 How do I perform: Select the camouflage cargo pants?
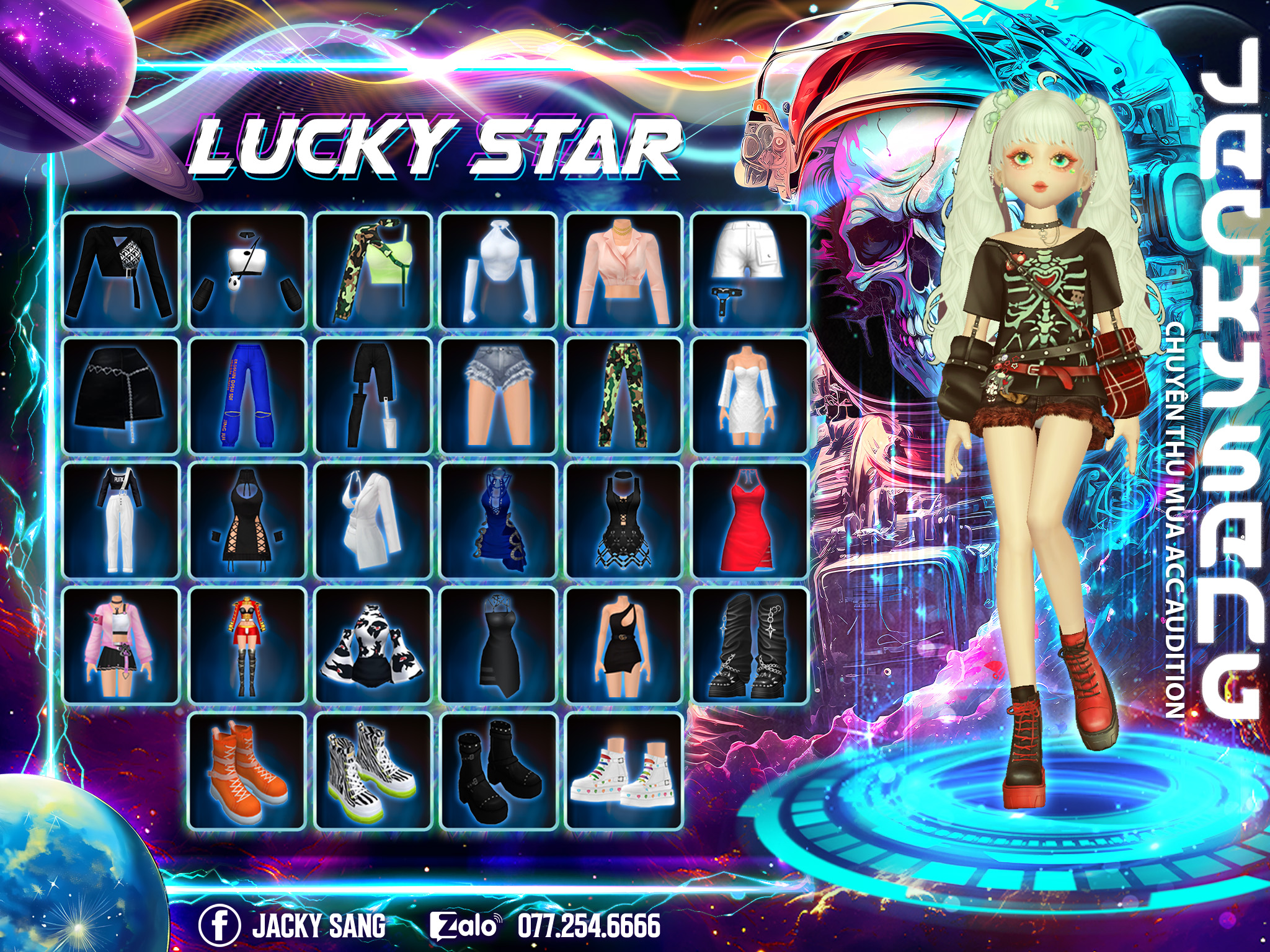pyautogui.click(x=624, y=396)
